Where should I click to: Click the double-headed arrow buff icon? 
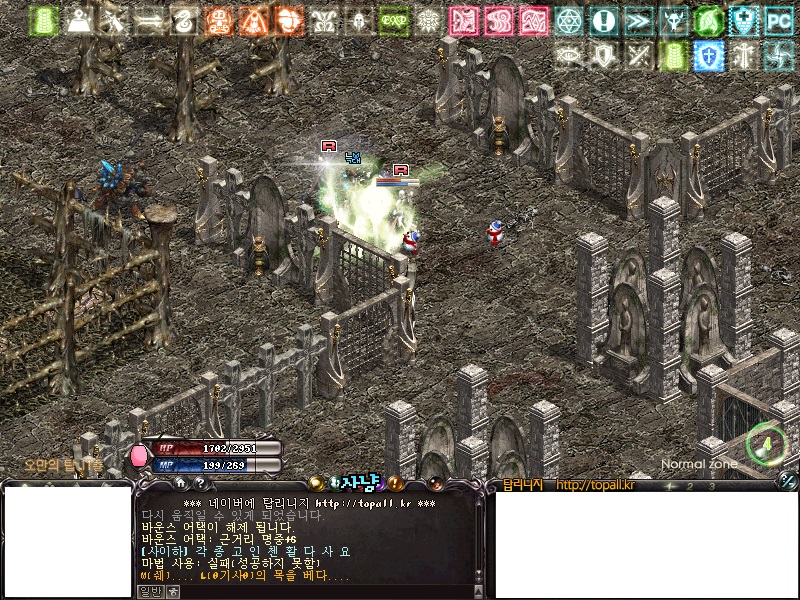click(149, 20)
